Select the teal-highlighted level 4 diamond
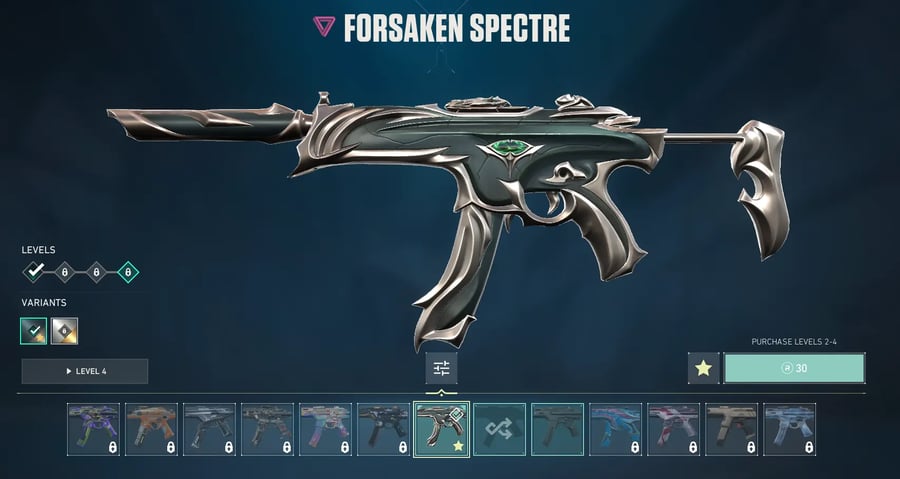 tap(127, 271)
